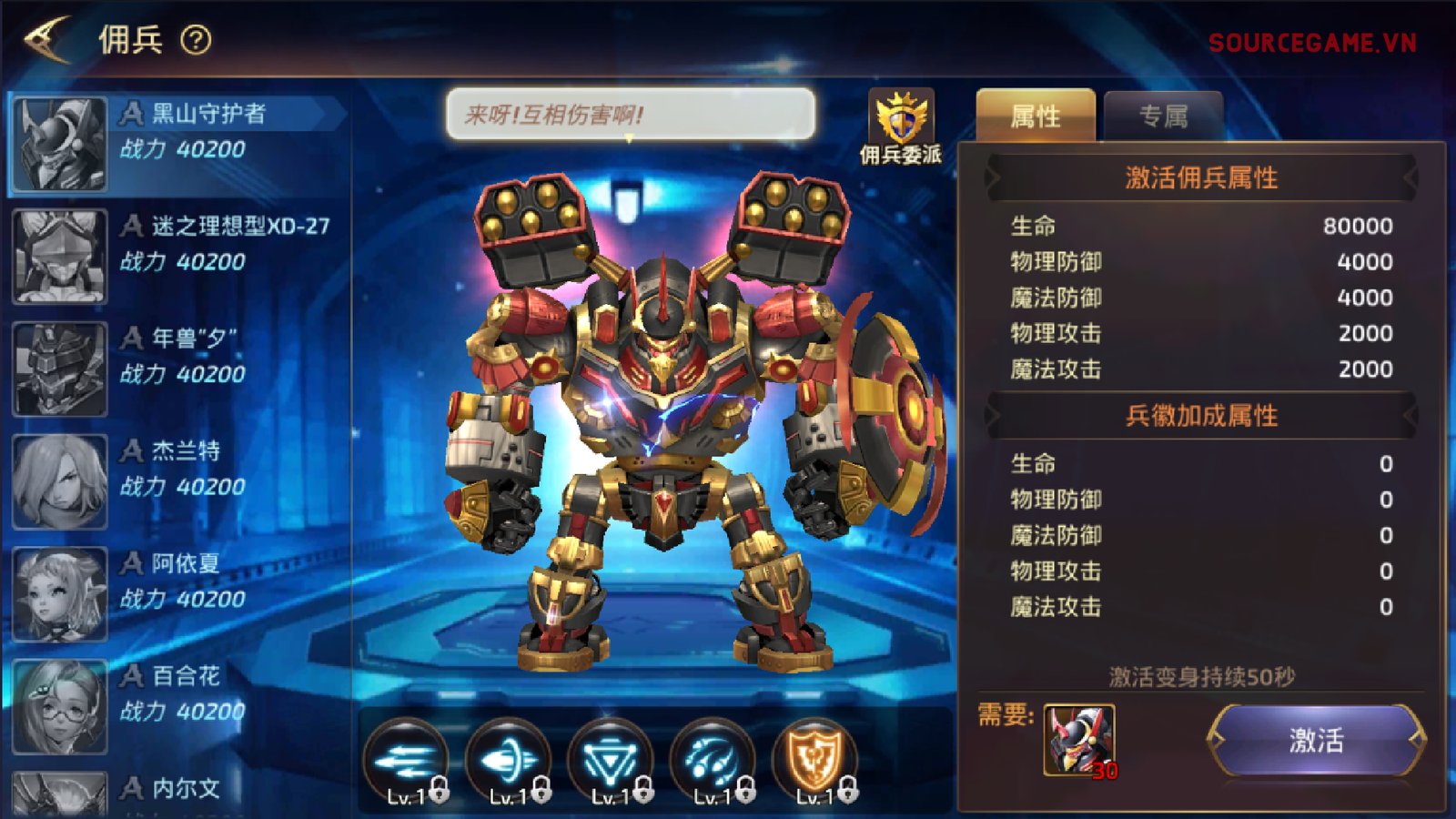1456x819 pixels.
Task: Choose mercenary 年兽"夕"
Action: point(177,369)
